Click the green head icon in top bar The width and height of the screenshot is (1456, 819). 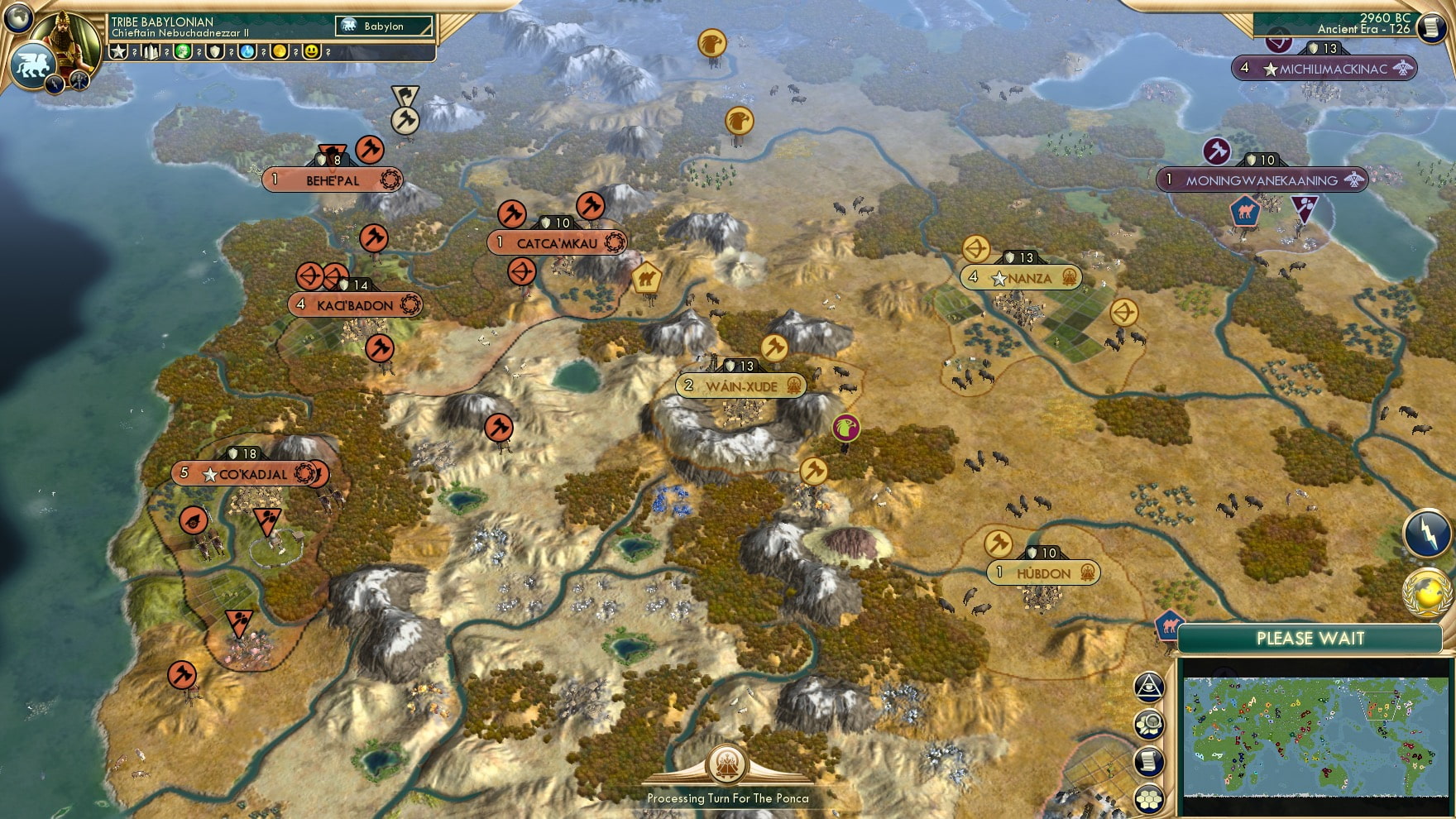pos(183,52)
